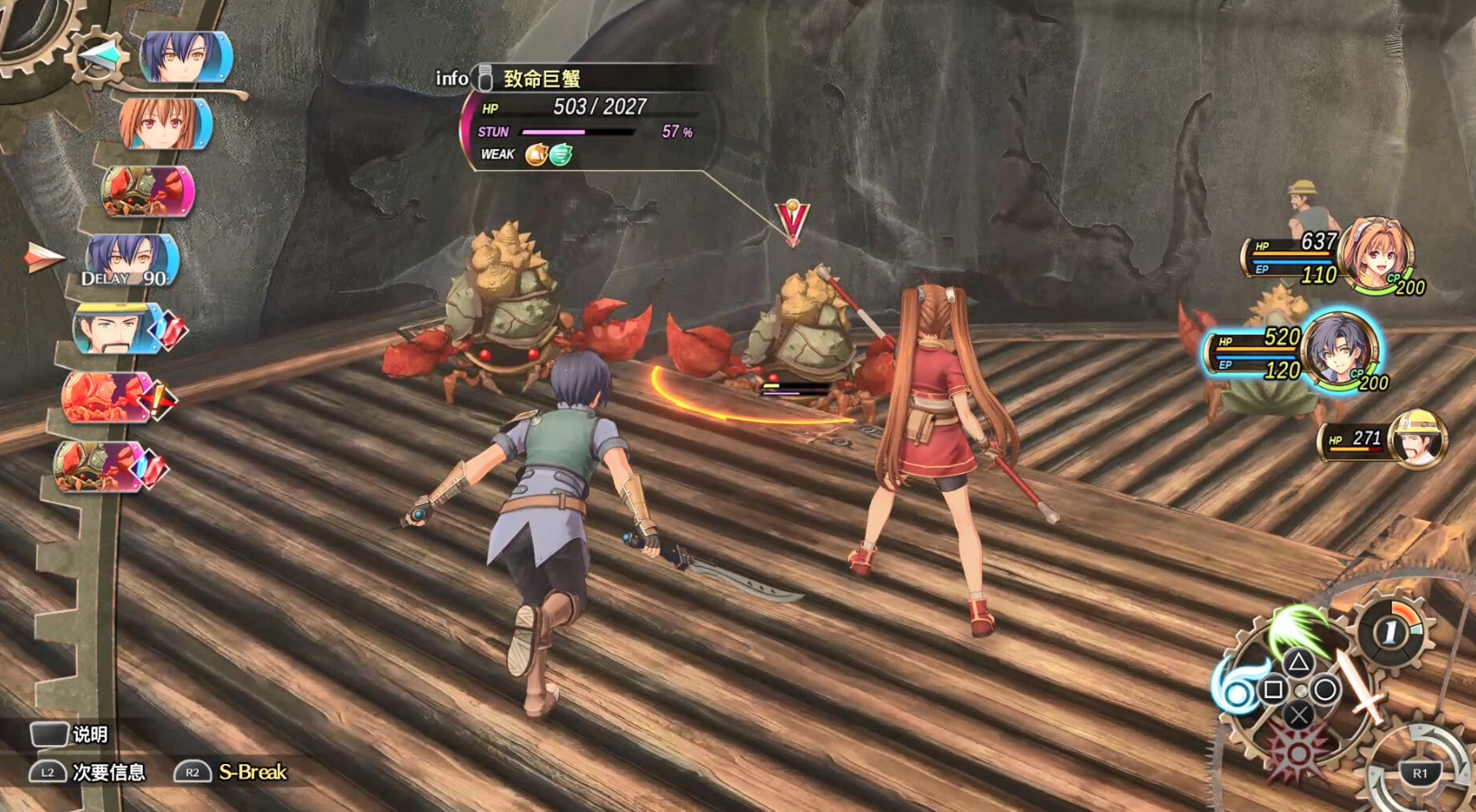Open the green slash craft command
Image resolution: width=1476 pixels, height=812 pixels.
(1299, 630)
